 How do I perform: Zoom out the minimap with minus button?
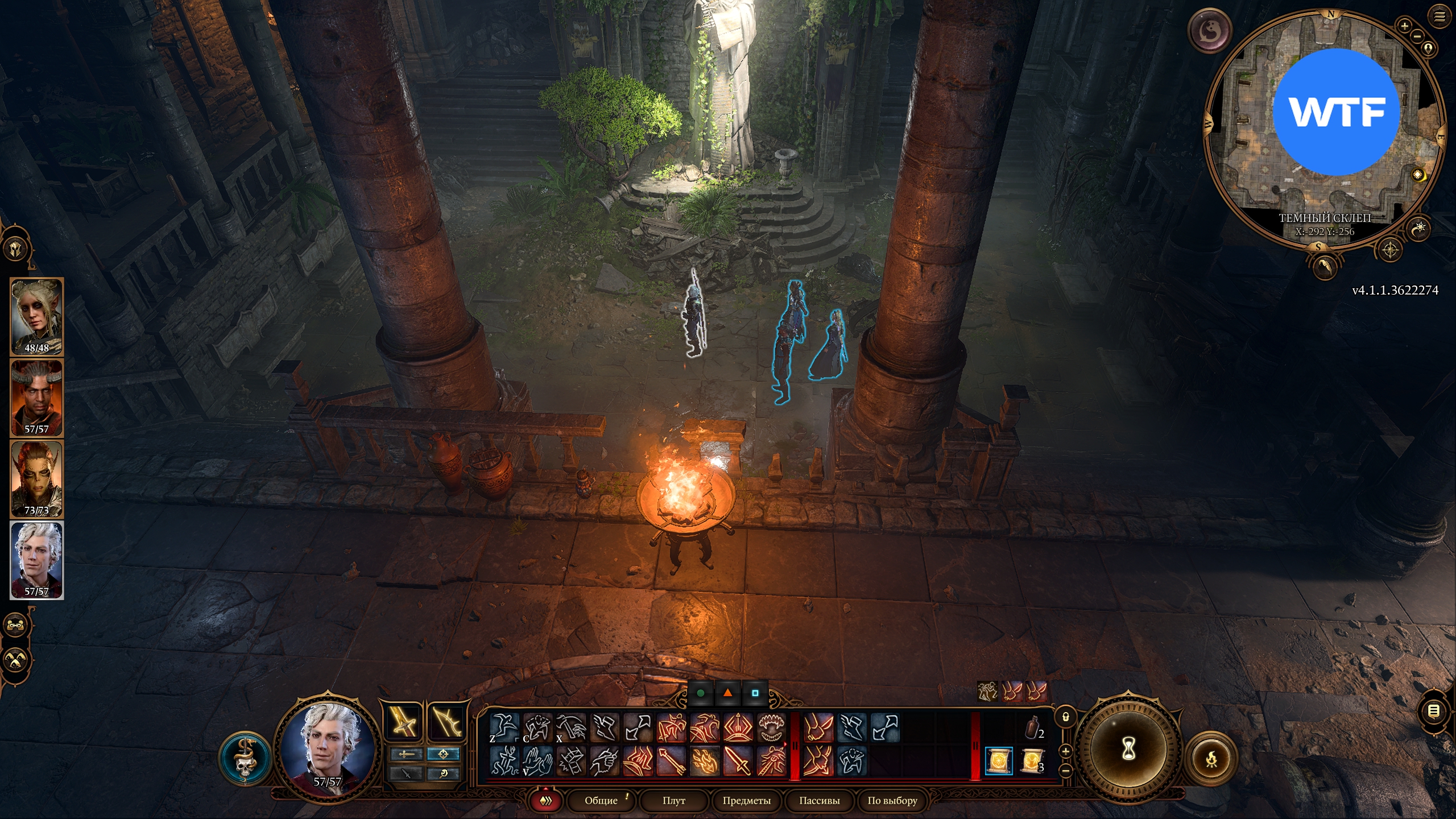[1417, 36]
